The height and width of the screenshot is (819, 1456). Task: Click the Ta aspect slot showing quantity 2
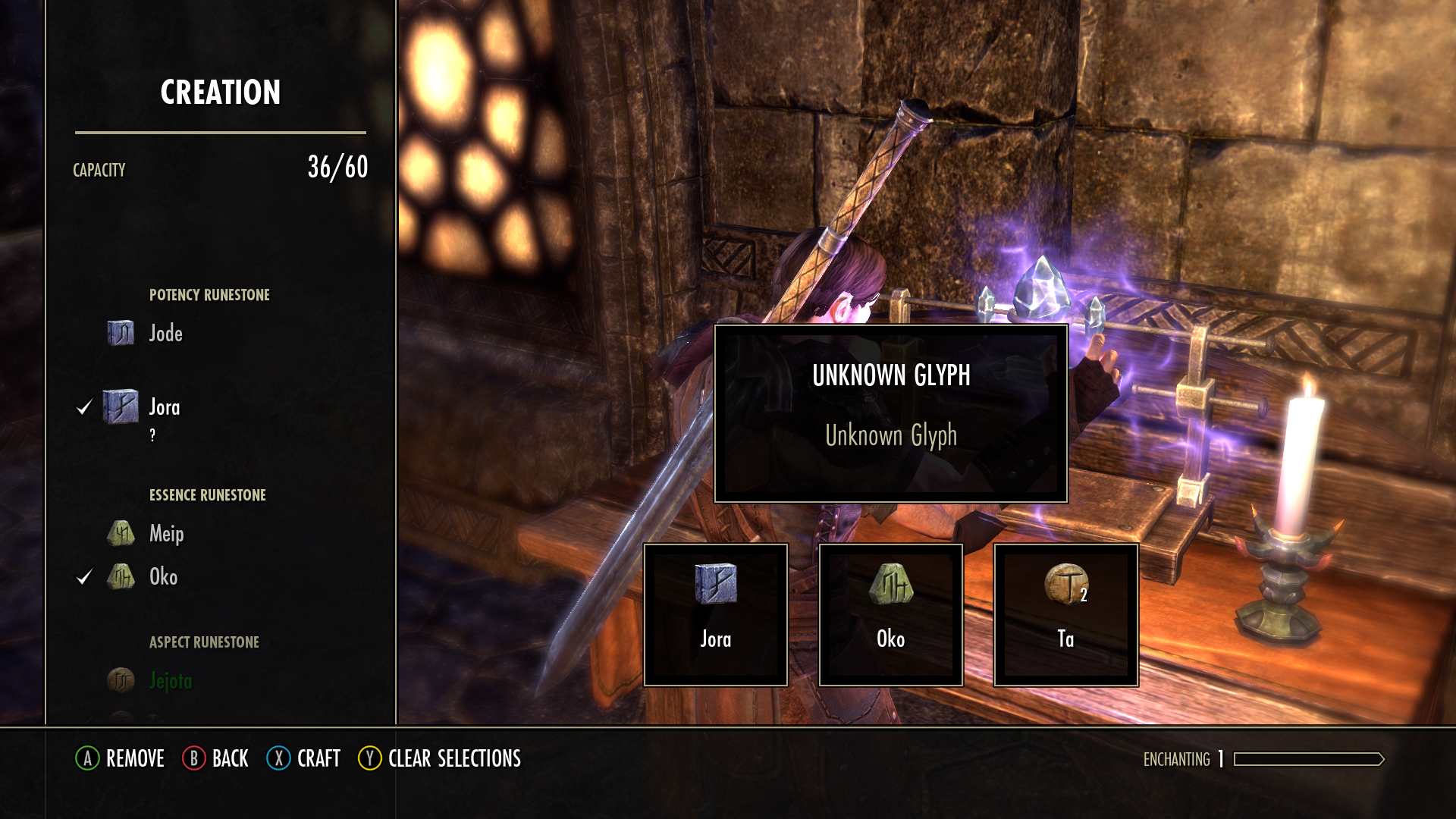coord(1065,614)
